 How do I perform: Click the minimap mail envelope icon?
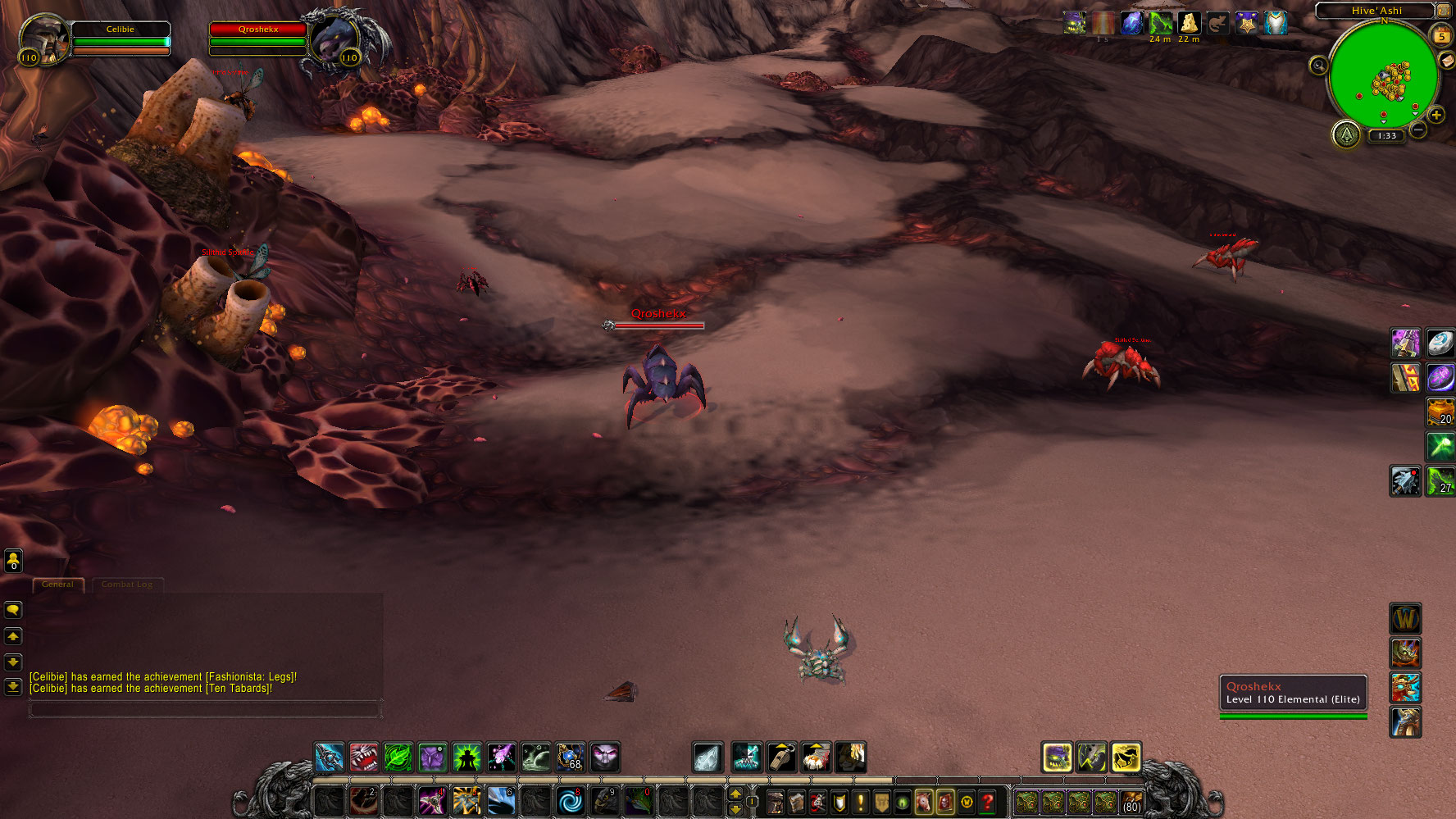[1446, 62]
